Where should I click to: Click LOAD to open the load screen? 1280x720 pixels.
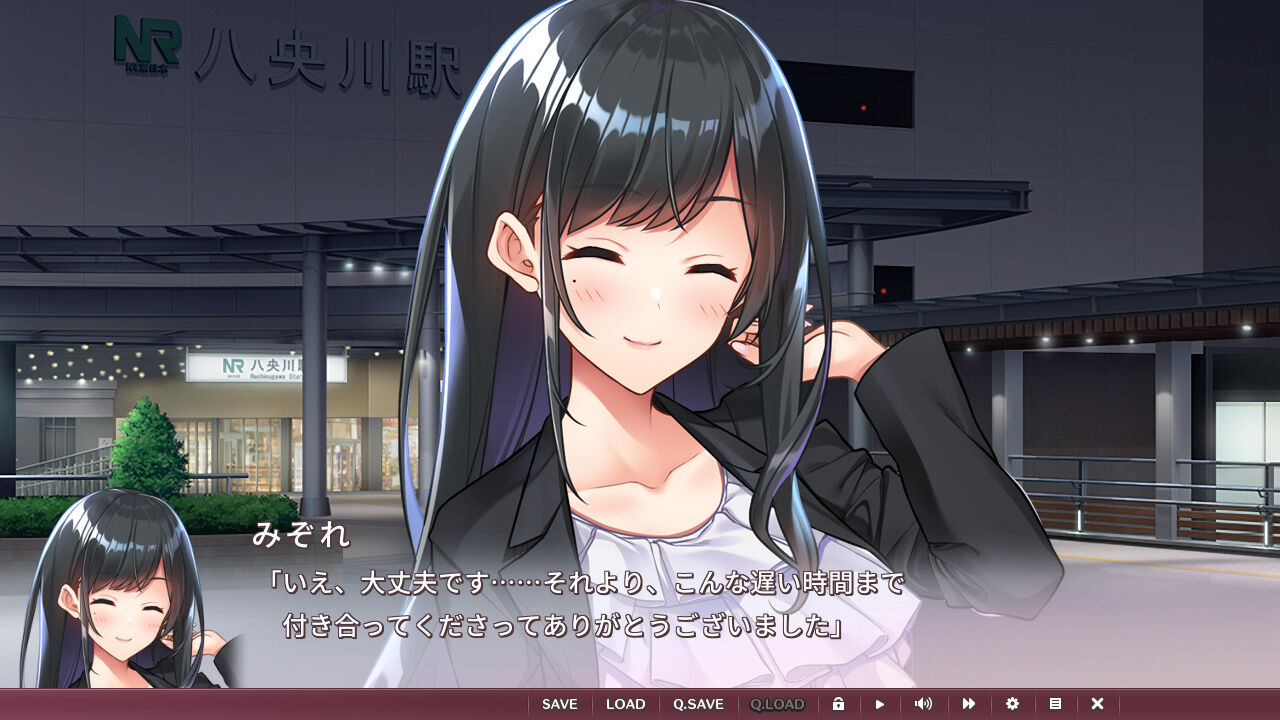[x=626, y=703]
